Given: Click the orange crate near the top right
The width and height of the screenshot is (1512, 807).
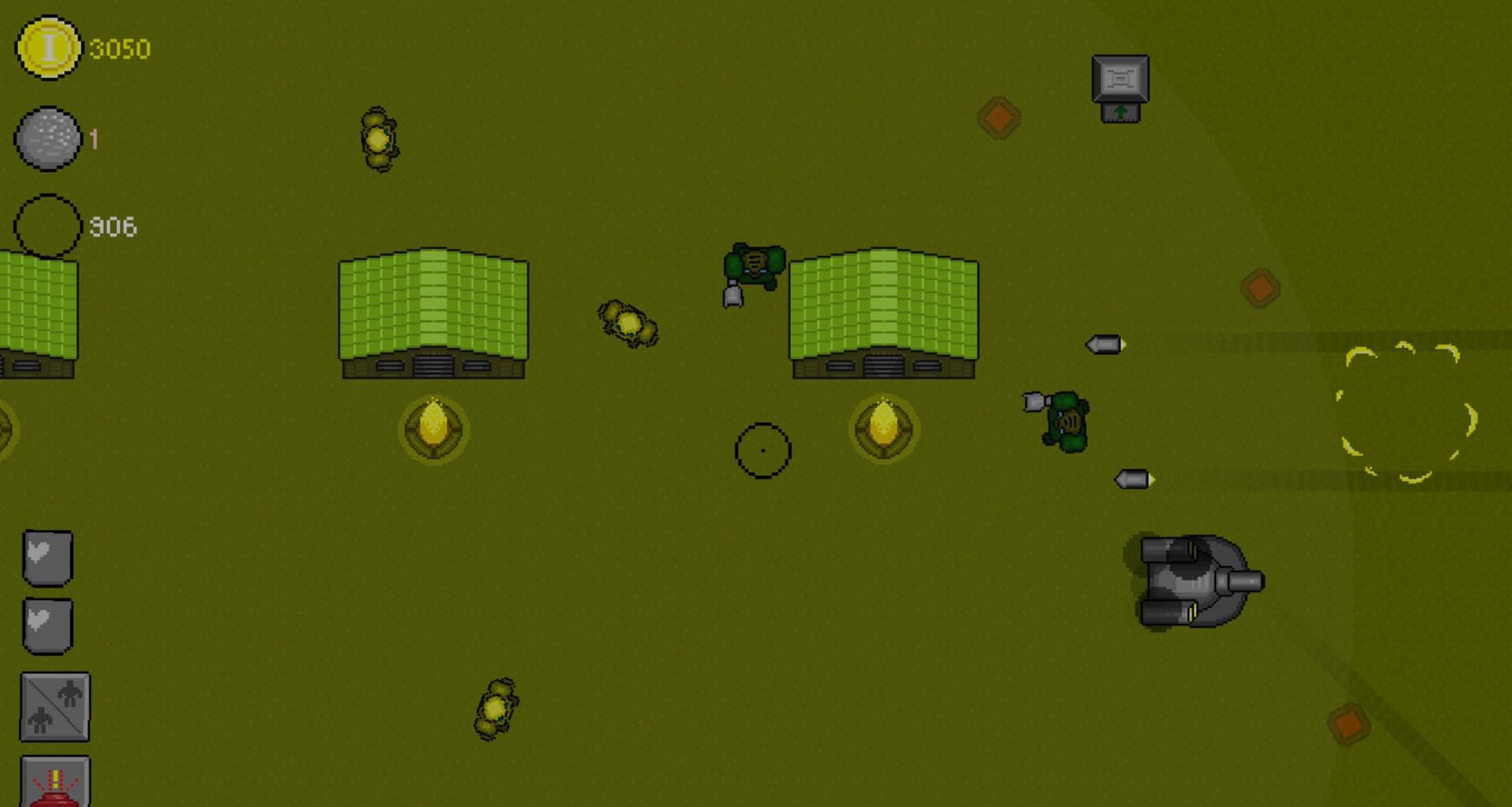Looking at the screenshot, I should click(x=999, y=117).
